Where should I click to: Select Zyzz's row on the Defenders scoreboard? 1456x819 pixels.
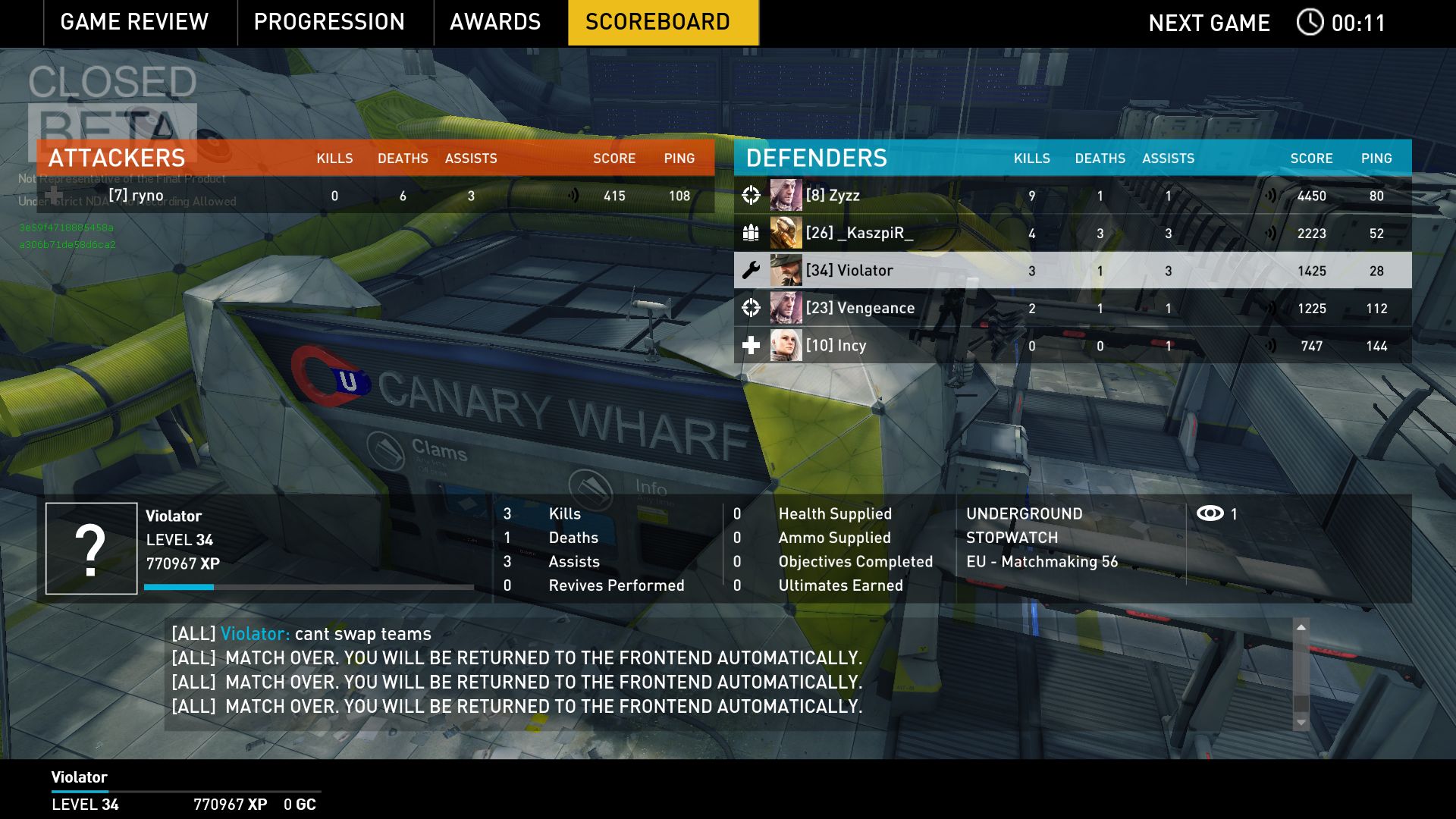click(1072, 196)
